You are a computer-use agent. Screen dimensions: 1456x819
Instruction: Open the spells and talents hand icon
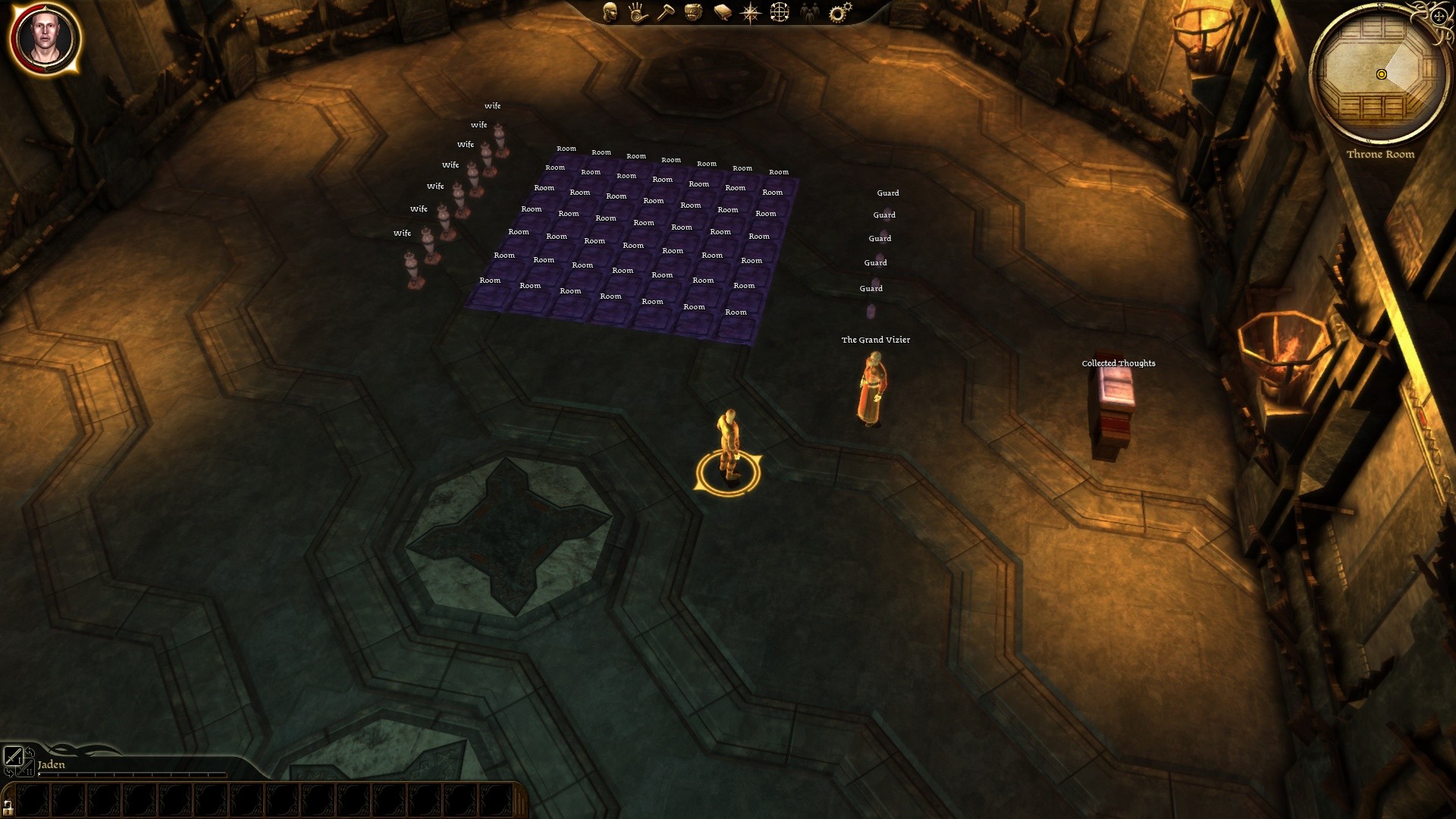pyautogui.click(x=638, y=11)
